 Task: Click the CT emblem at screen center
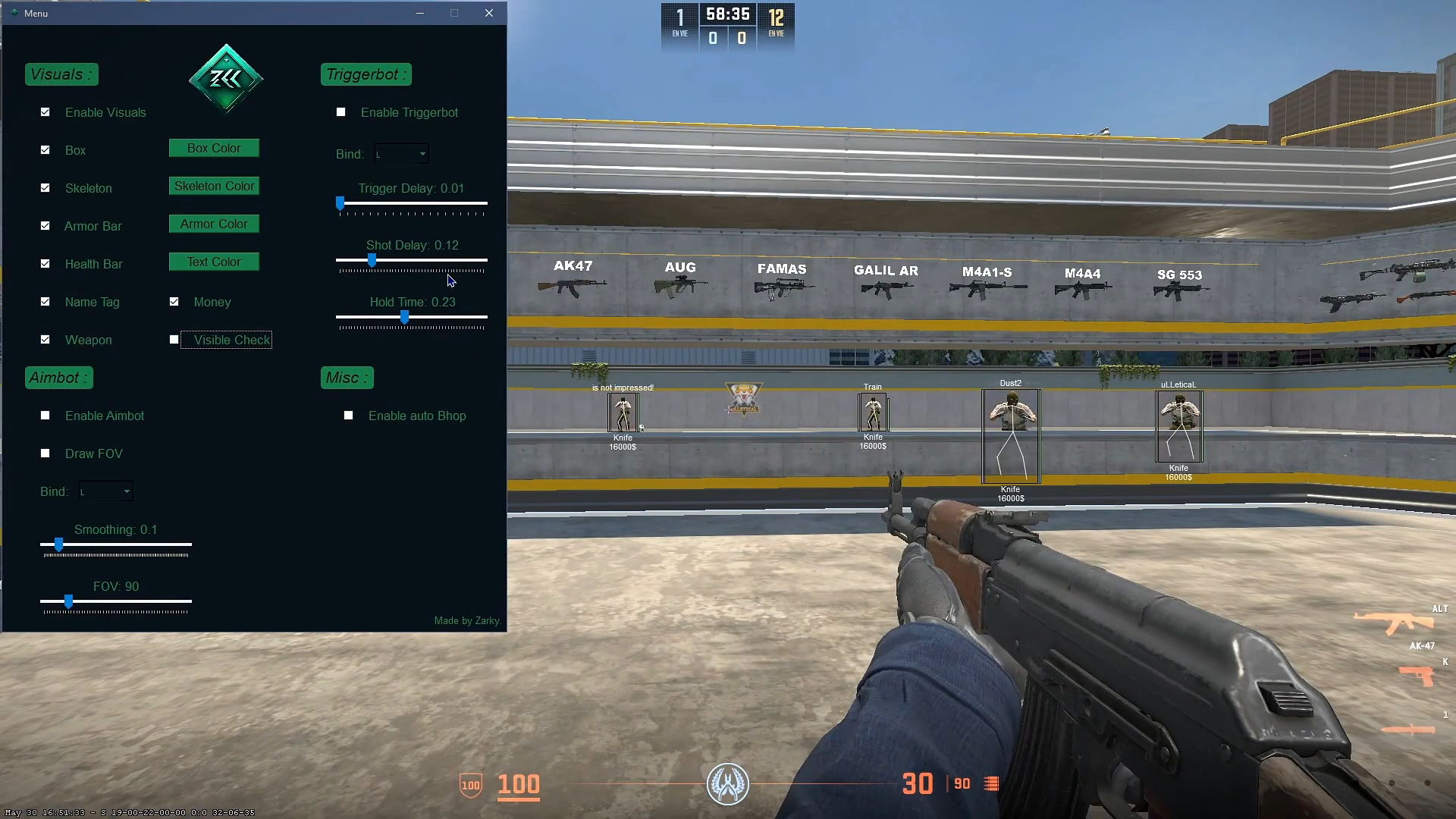tap(727, 784)
